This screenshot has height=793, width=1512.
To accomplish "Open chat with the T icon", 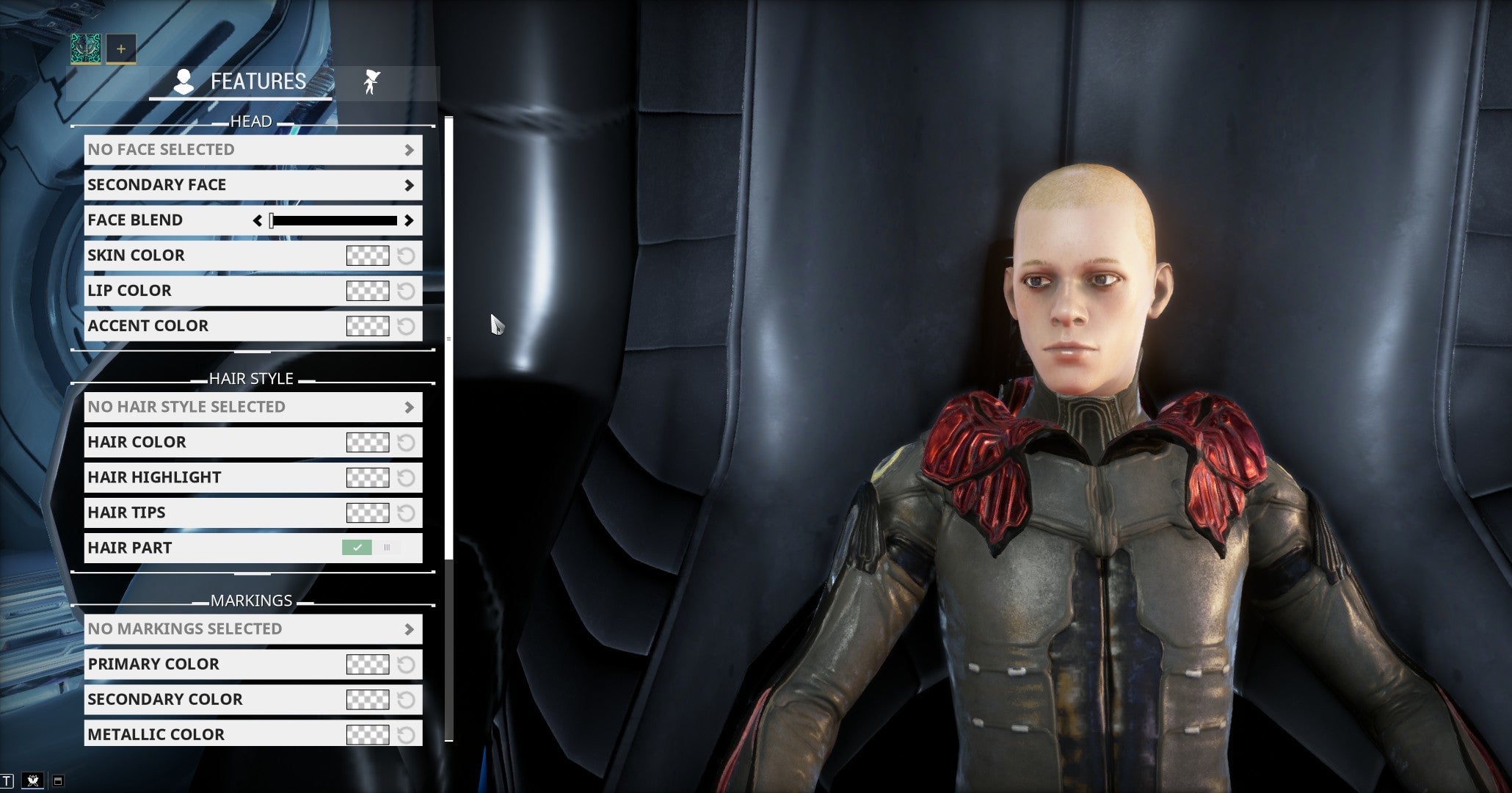I will coord(7,781).
